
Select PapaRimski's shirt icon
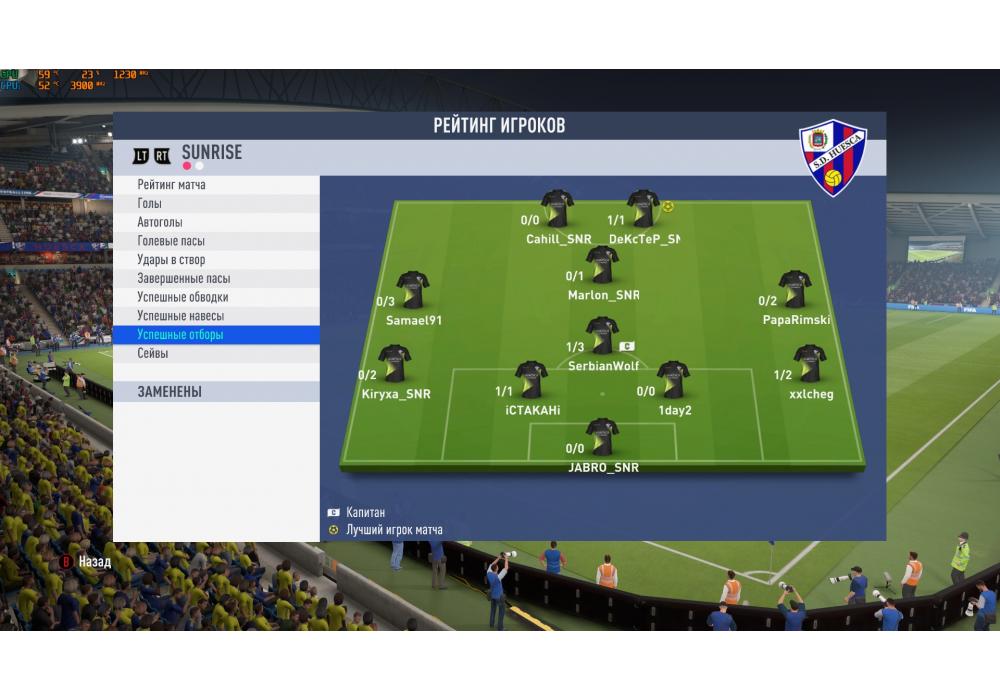[x=795, y=289]
